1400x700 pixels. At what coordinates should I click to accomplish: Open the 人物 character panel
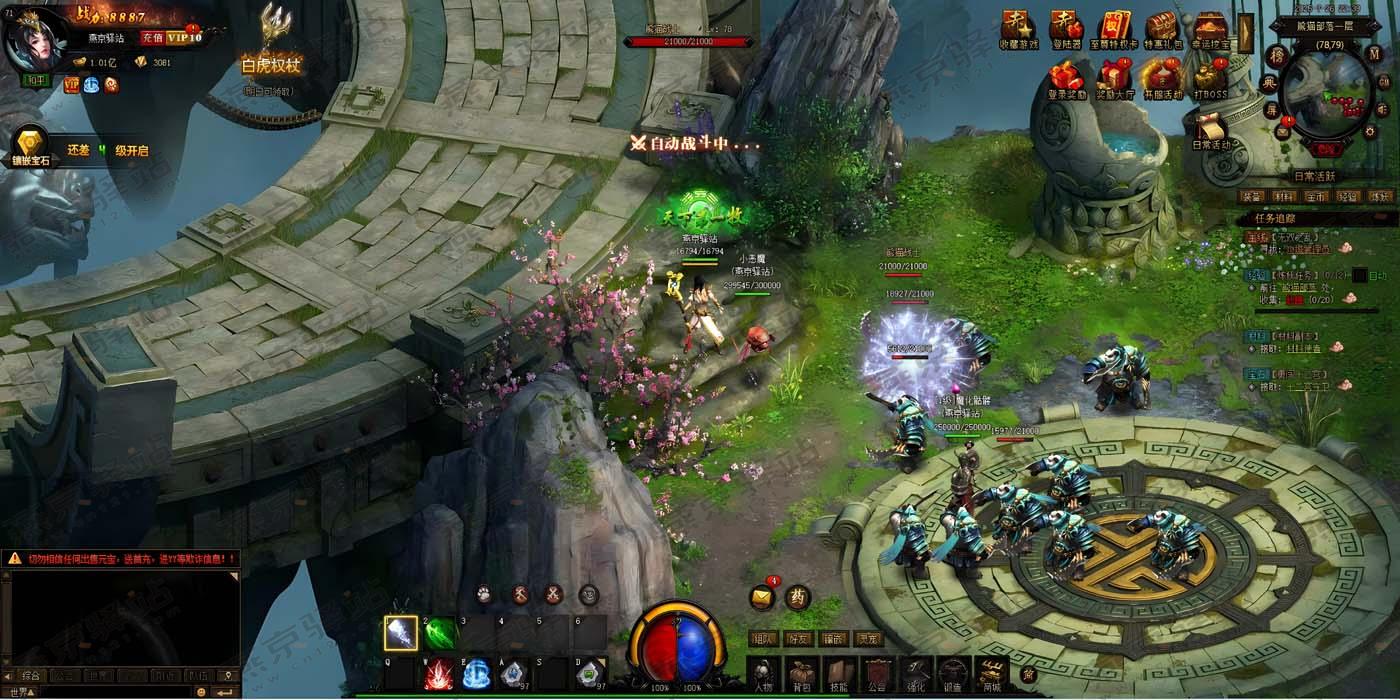click(x=764, y=675)
